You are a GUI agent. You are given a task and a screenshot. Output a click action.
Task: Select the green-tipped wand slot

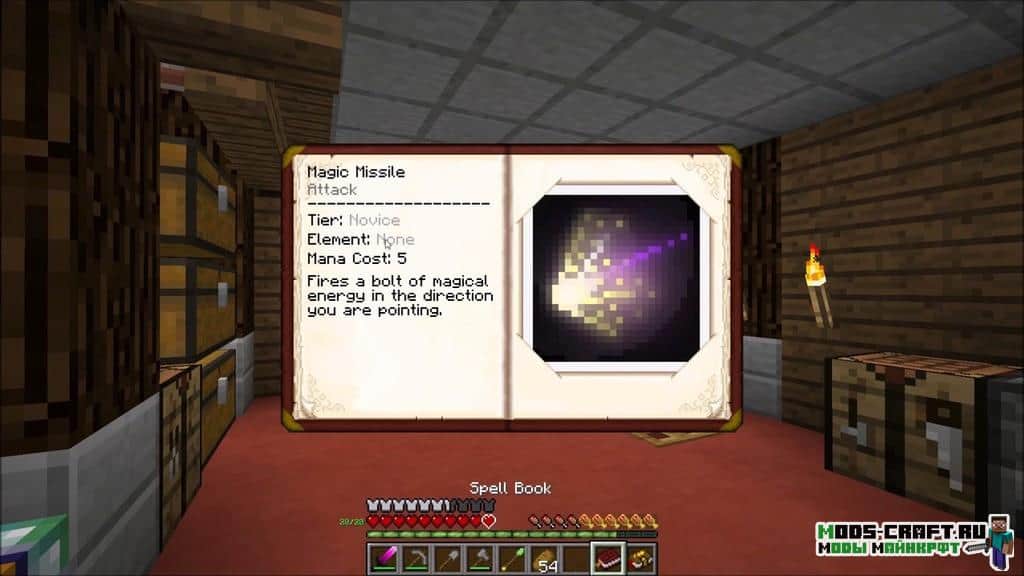pyautogui.click(x=513, y=558)
